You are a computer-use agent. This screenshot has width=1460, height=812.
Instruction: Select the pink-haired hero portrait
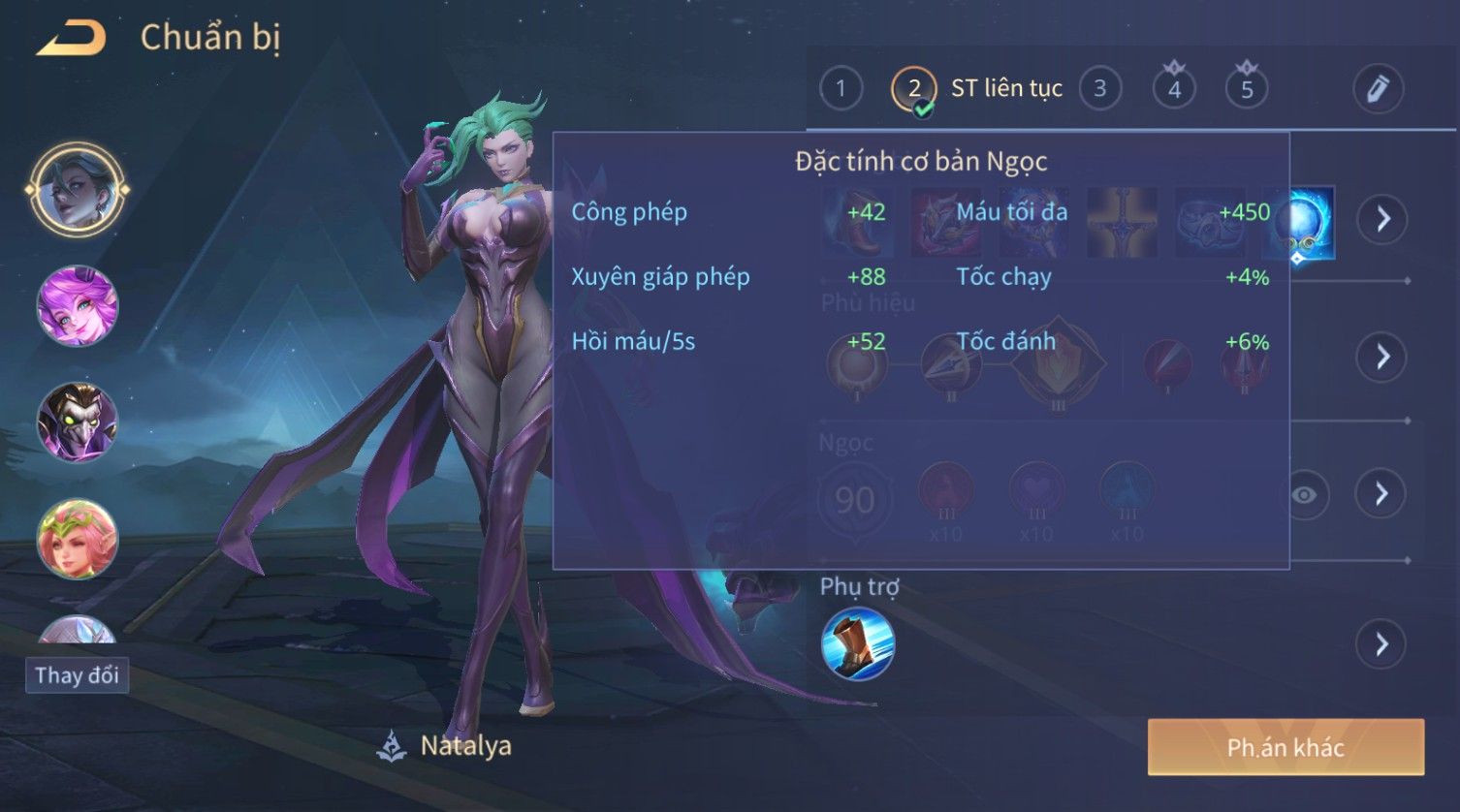pyautogui.click(x=77, y=306)
